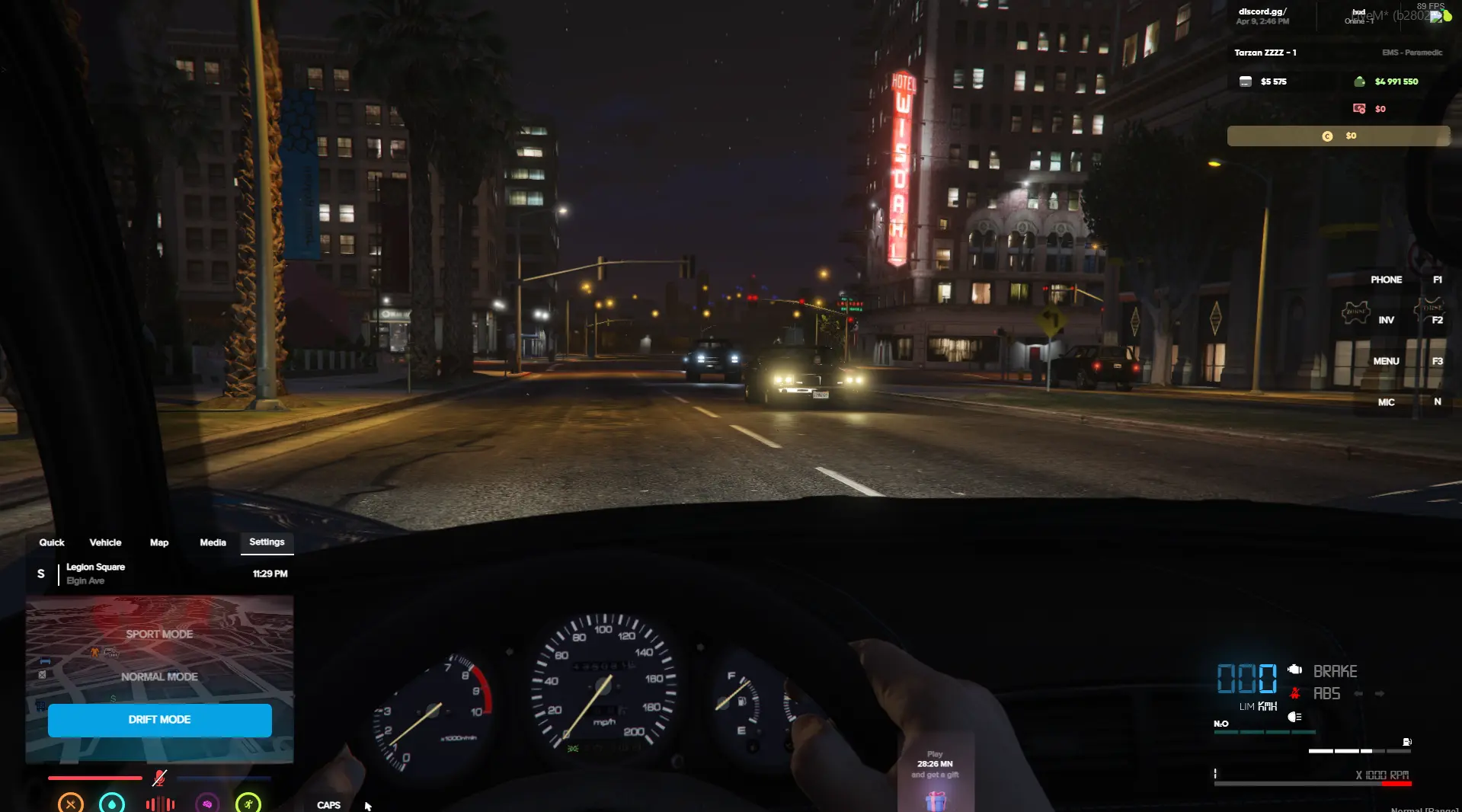Show the Media tab
The image size is (1462, 812).
tap(213, 542)
